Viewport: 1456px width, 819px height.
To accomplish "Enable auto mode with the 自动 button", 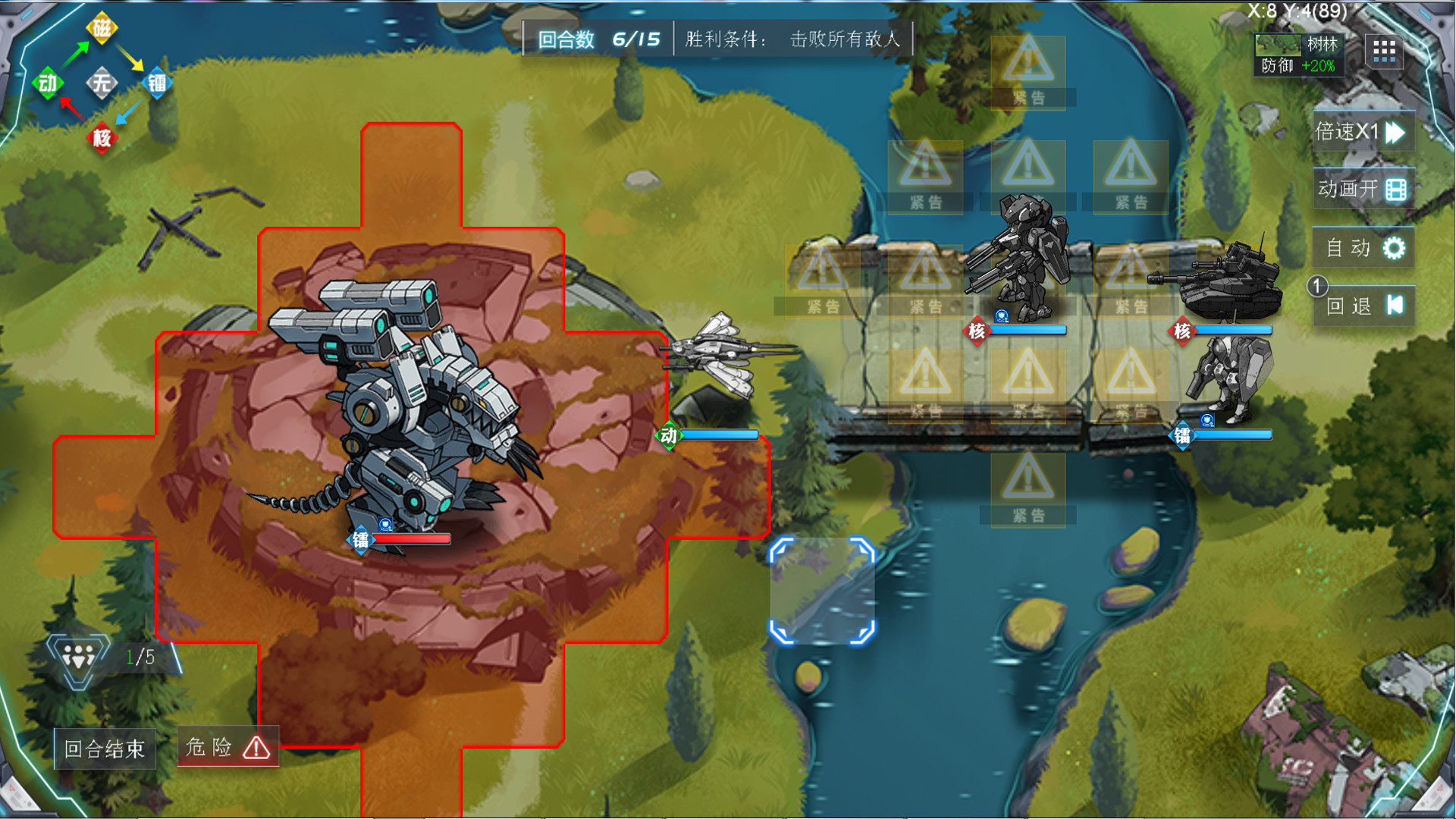I will pos(1363,248).
